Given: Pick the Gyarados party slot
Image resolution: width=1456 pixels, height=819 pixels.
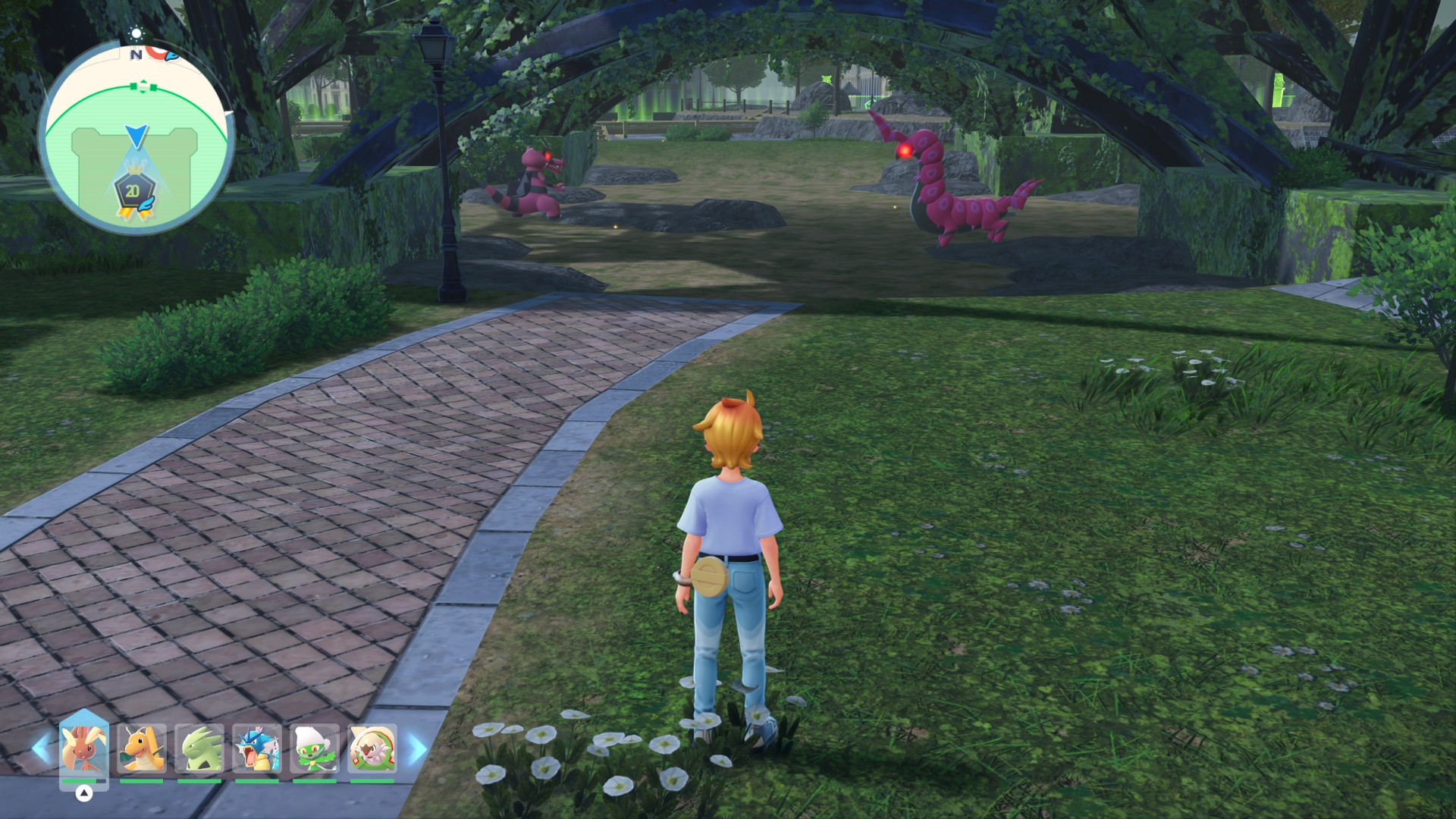Looking at the screenshot, I should pos(257,749).
